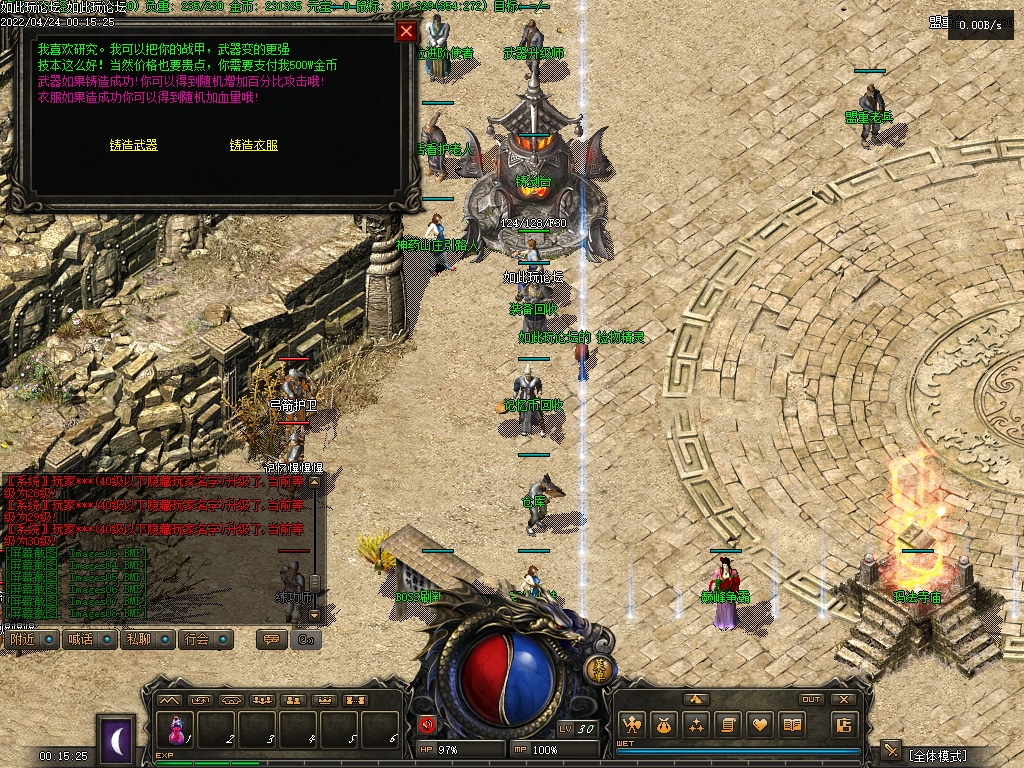This screenshot has height=768, width=1024.
Task: Open the open-book icon panel
Action: click(793, 725)
